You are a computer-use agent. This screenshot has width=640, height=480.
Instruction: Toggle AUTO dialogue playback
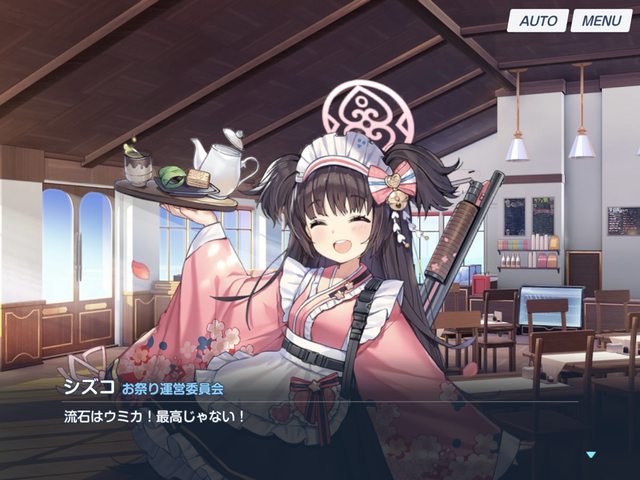[x=537, y=21]
